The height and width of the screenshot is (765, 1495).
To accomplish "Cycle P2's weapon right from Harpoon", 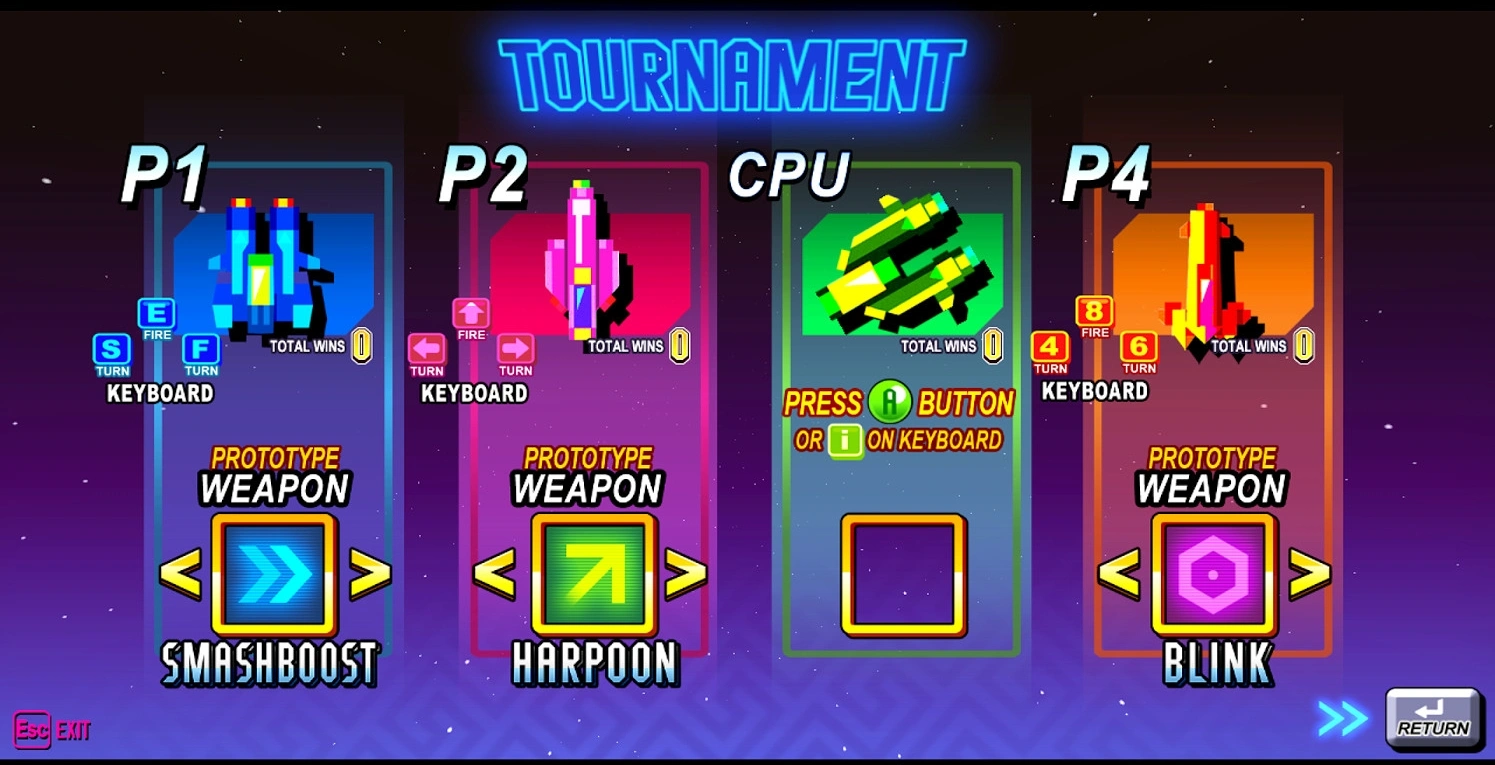I will coord(685,574).
